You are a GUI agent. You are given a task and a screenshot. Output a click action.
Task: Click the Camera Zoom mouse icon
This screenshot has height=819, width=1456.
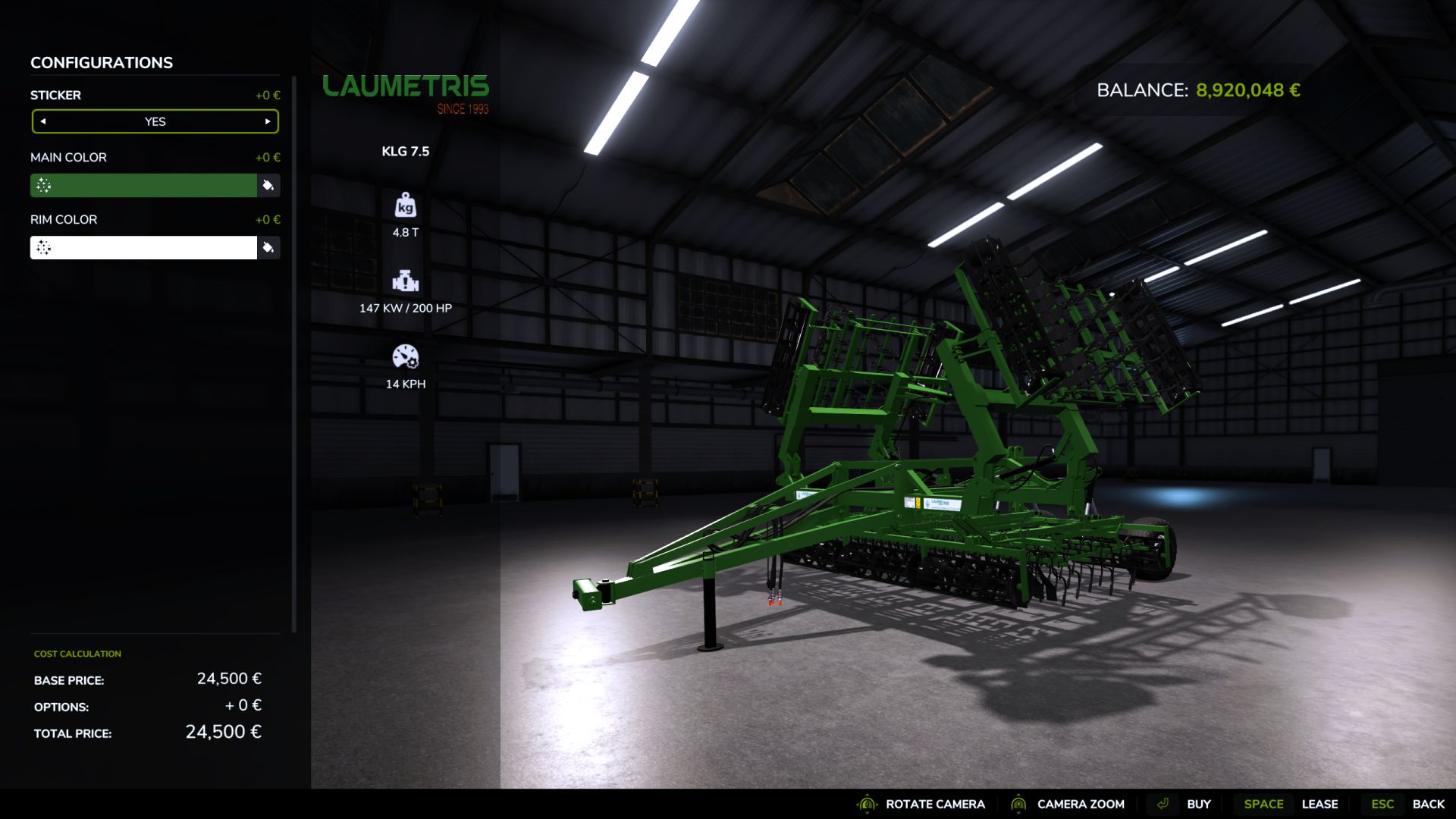pyautogui.click(x=1020, y=804)
